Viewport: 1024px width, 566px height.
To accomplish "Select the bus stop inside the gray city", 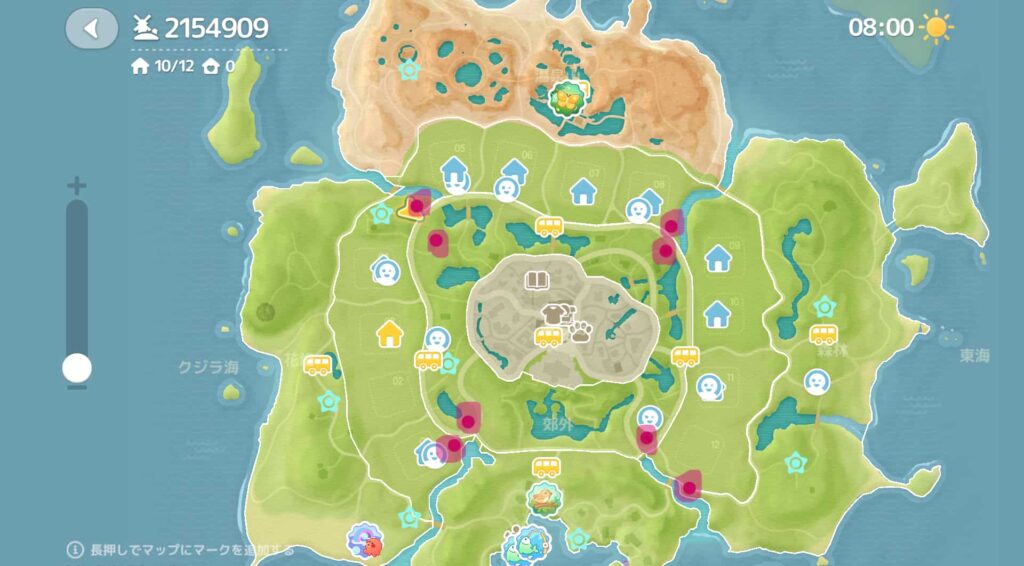I will tap(547, 337).
